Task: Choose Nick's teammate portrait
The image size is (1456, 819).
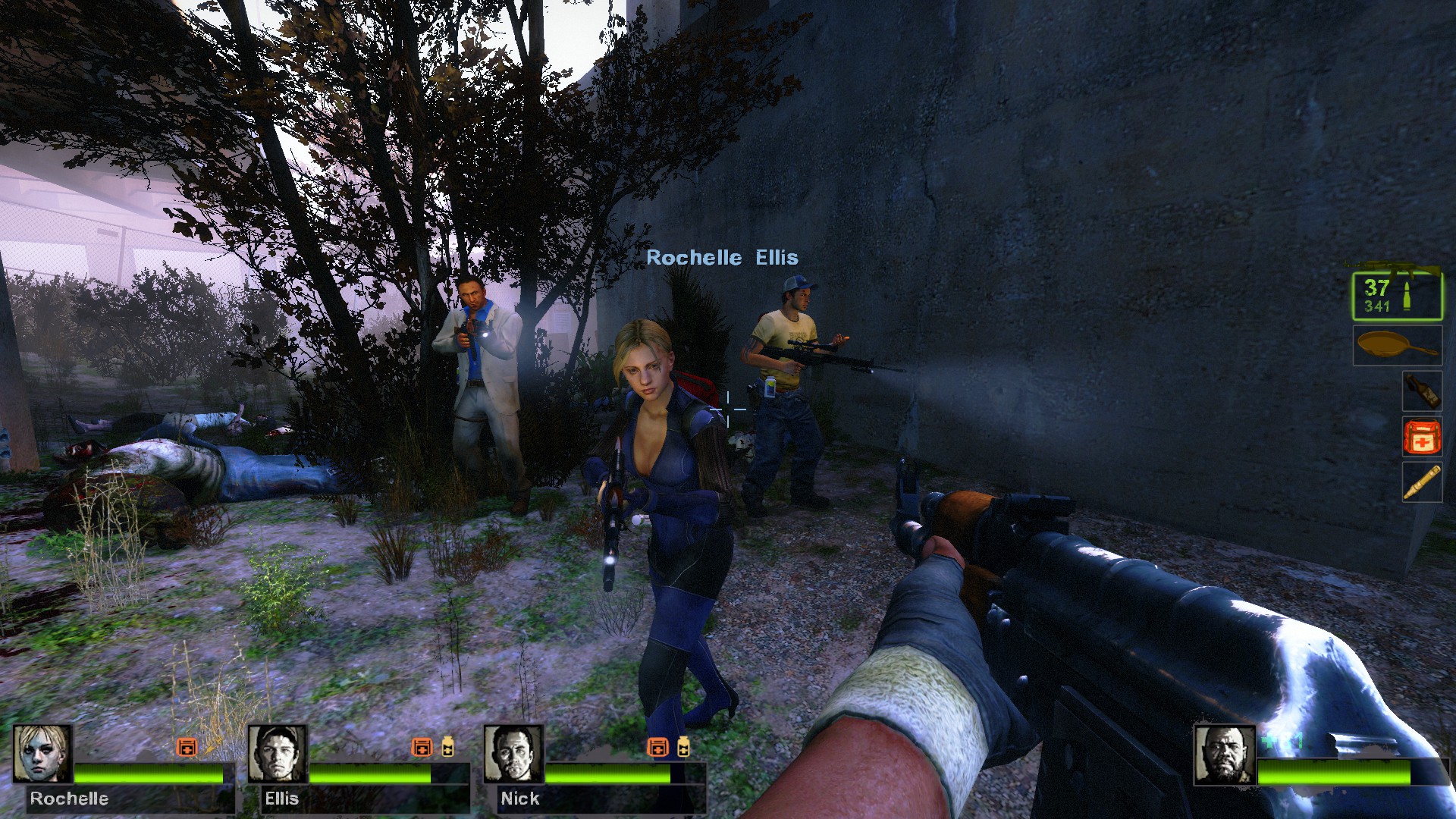Action: click(513, 754)
